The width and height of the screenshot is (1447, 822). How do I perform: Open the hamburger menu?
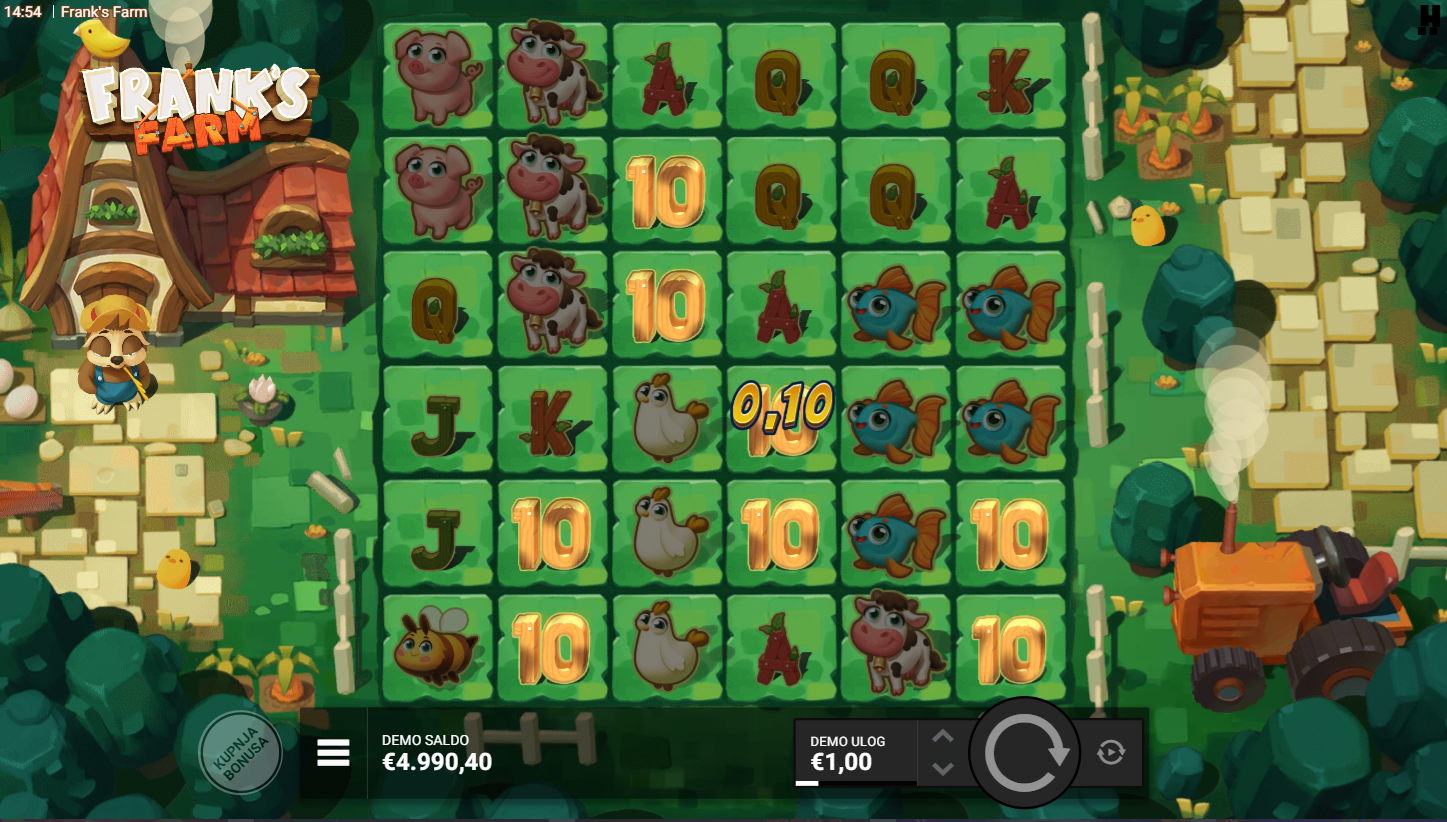333,753
